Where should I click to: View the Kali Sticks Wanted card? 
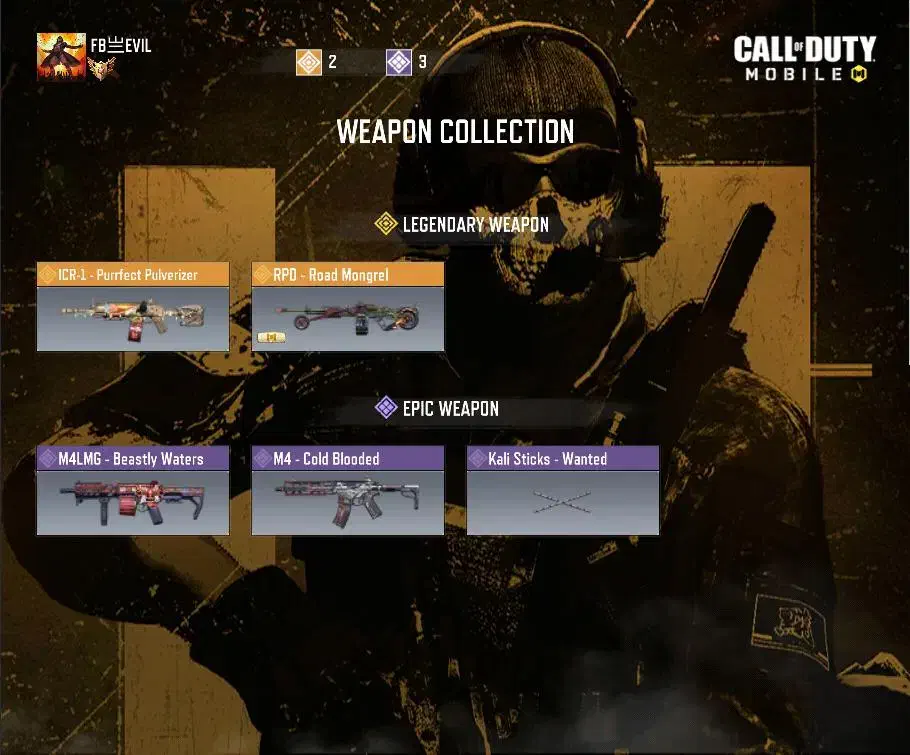(x=563, y=491)
